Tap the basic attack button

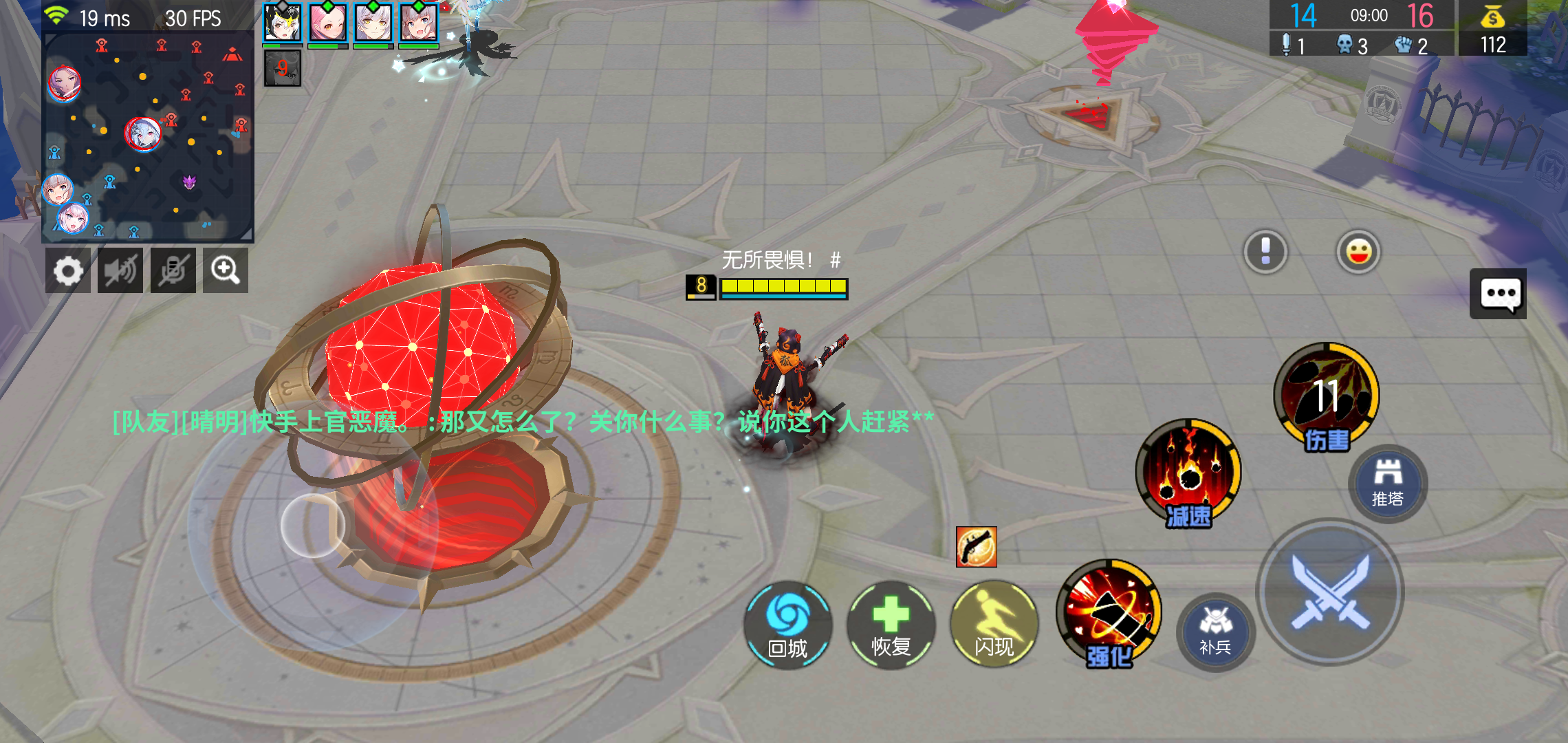coord(1327,592)
